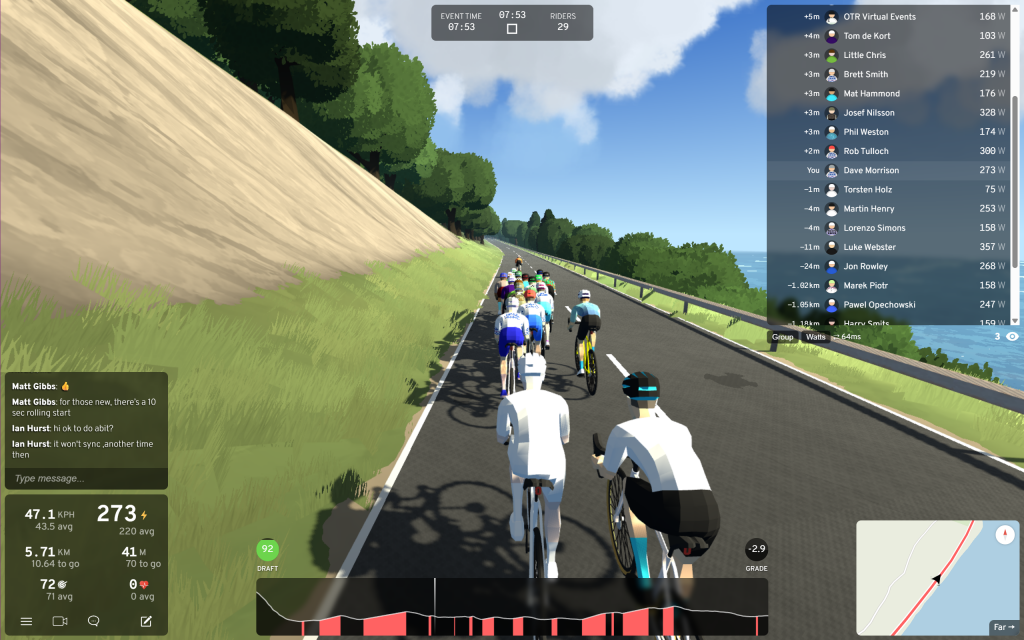Toggle the chat bubble icon
This screenshot has height=640, width=1024.
click(94, 621)
